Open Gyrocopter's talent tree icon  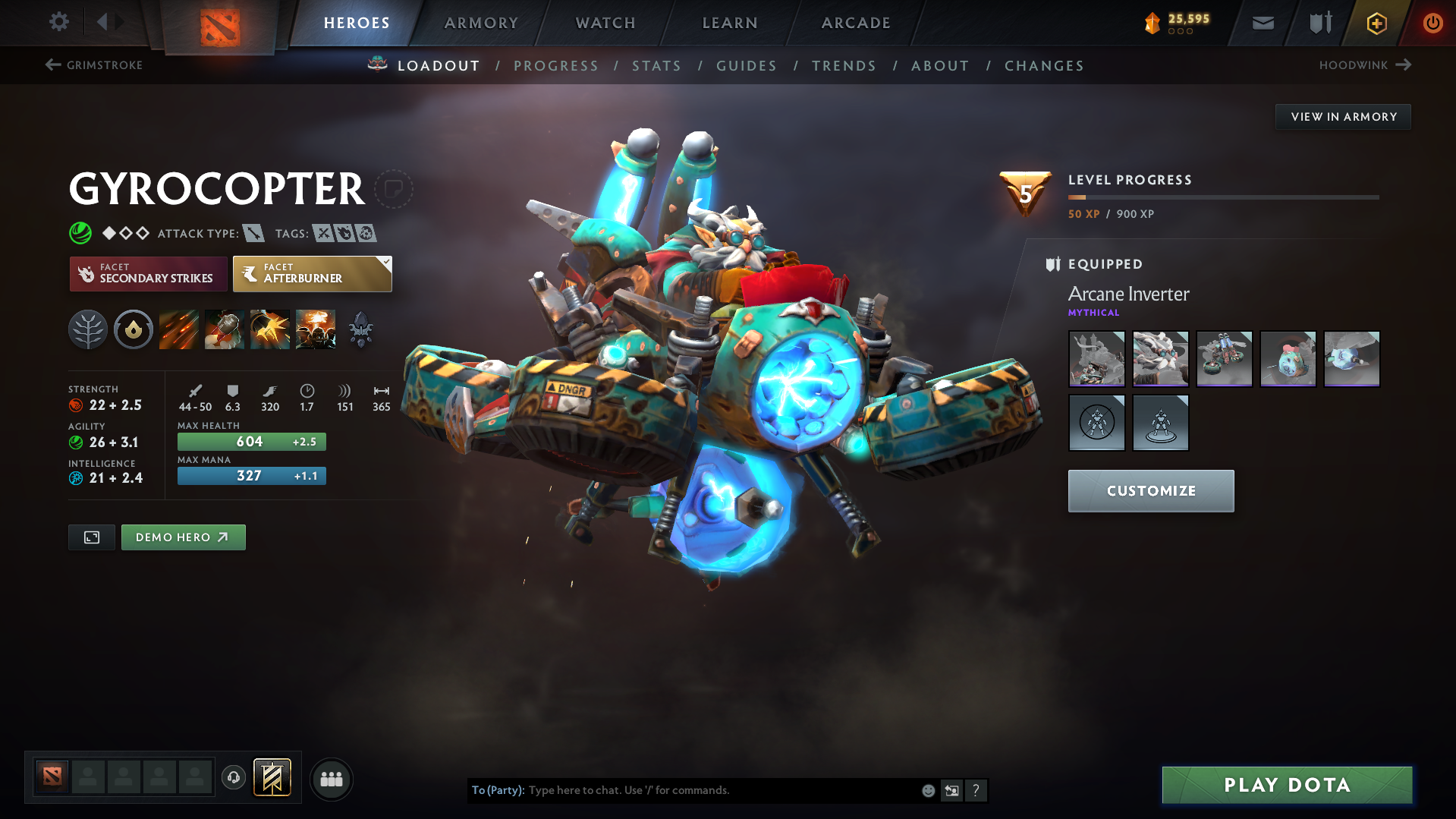(88, 329)
